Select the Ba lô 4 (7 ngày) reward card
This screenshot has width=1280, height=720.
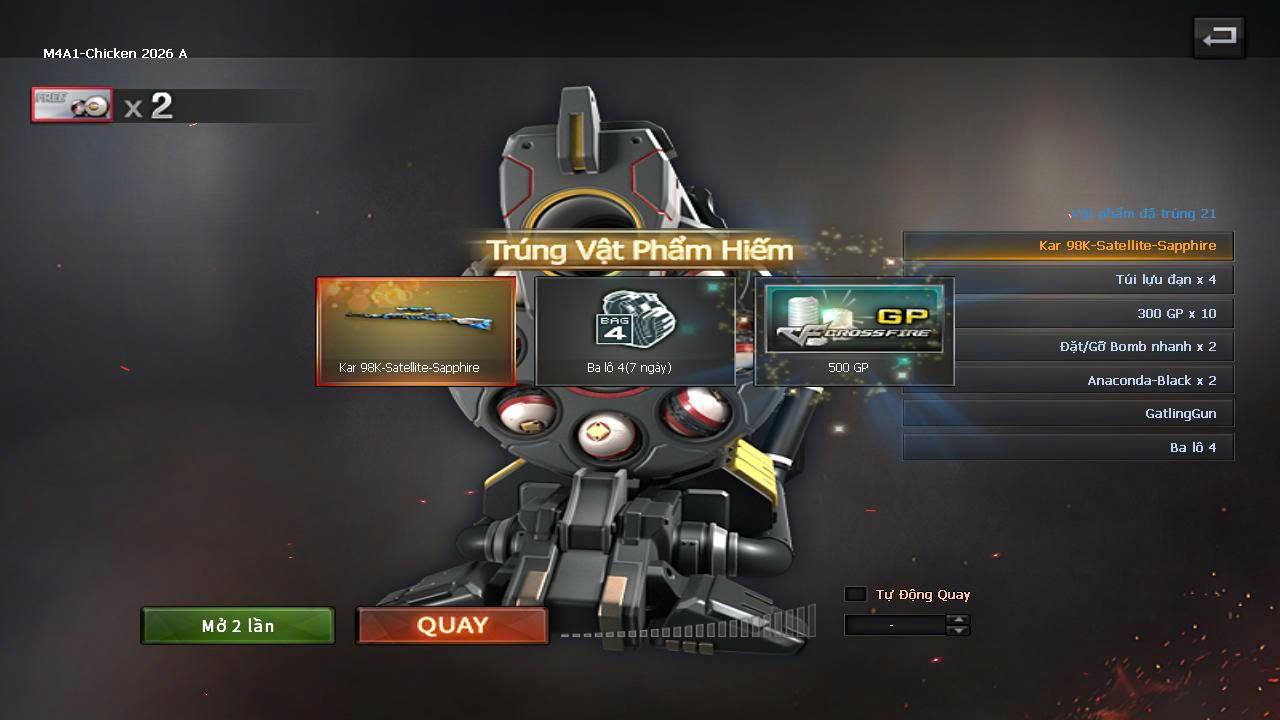click(x=635, y=331)
